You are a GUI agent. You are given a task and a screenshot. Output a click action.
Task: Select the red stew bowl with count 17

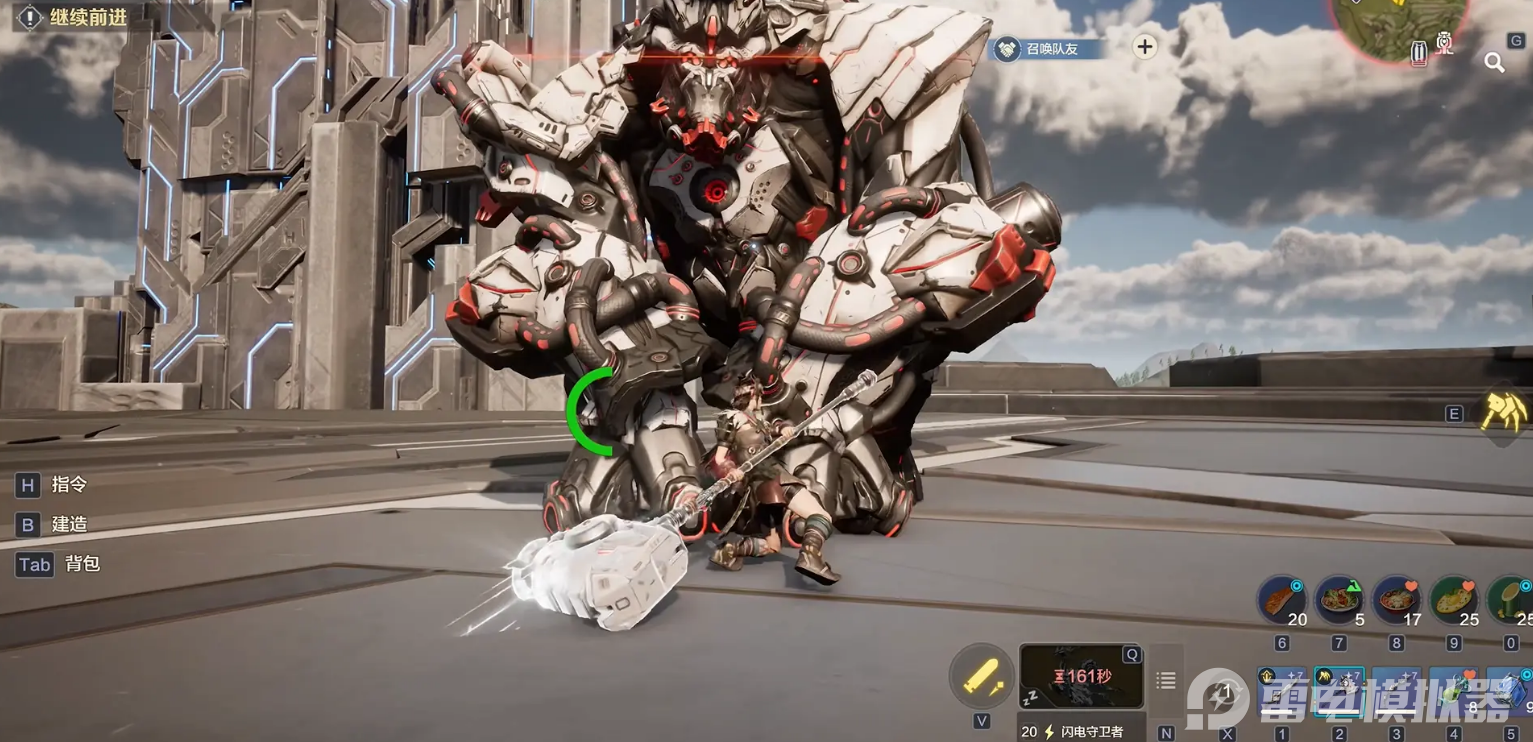coord(1398,602)
